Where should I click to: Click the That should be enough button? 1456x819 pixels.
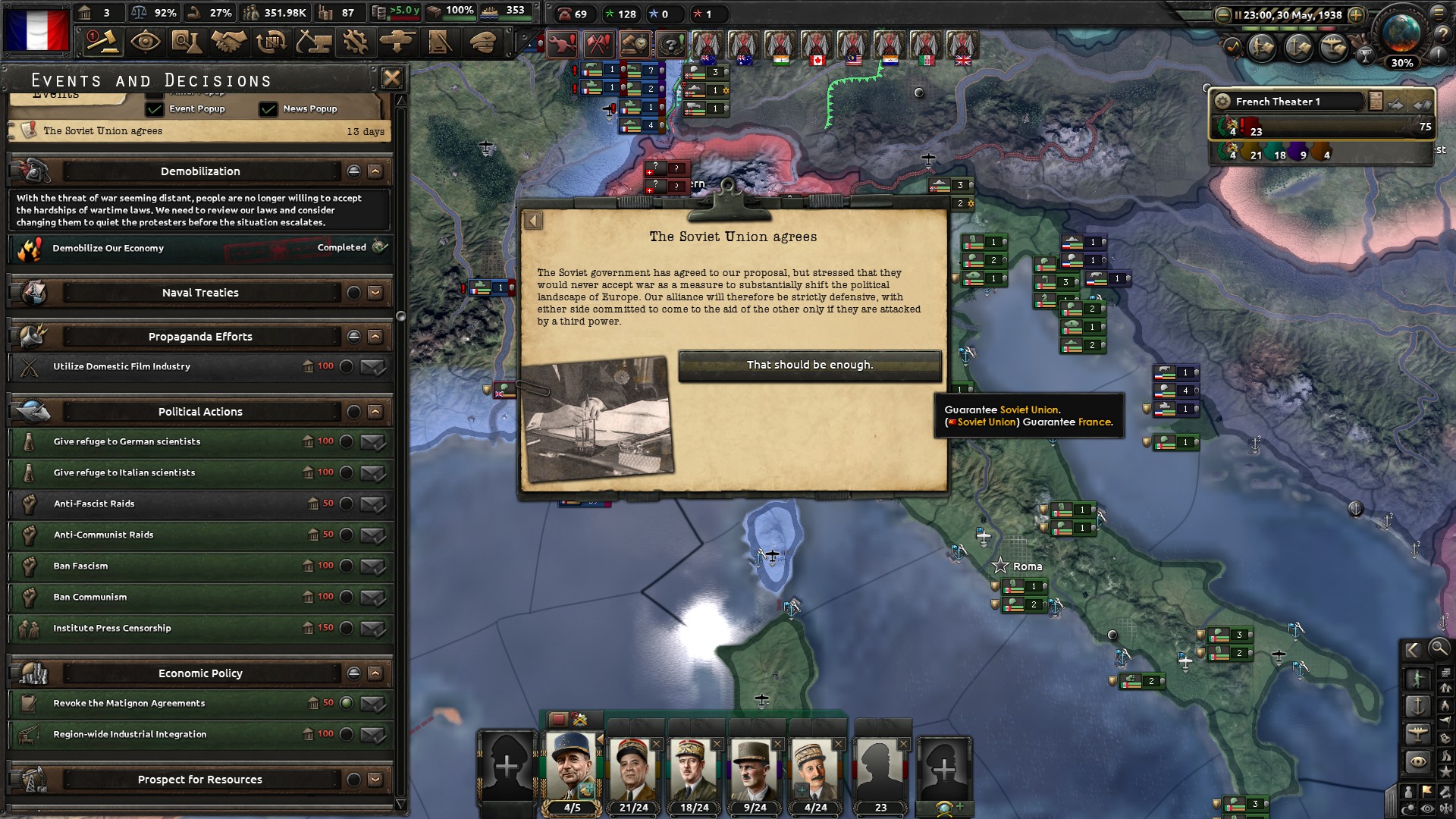point(810,365)
